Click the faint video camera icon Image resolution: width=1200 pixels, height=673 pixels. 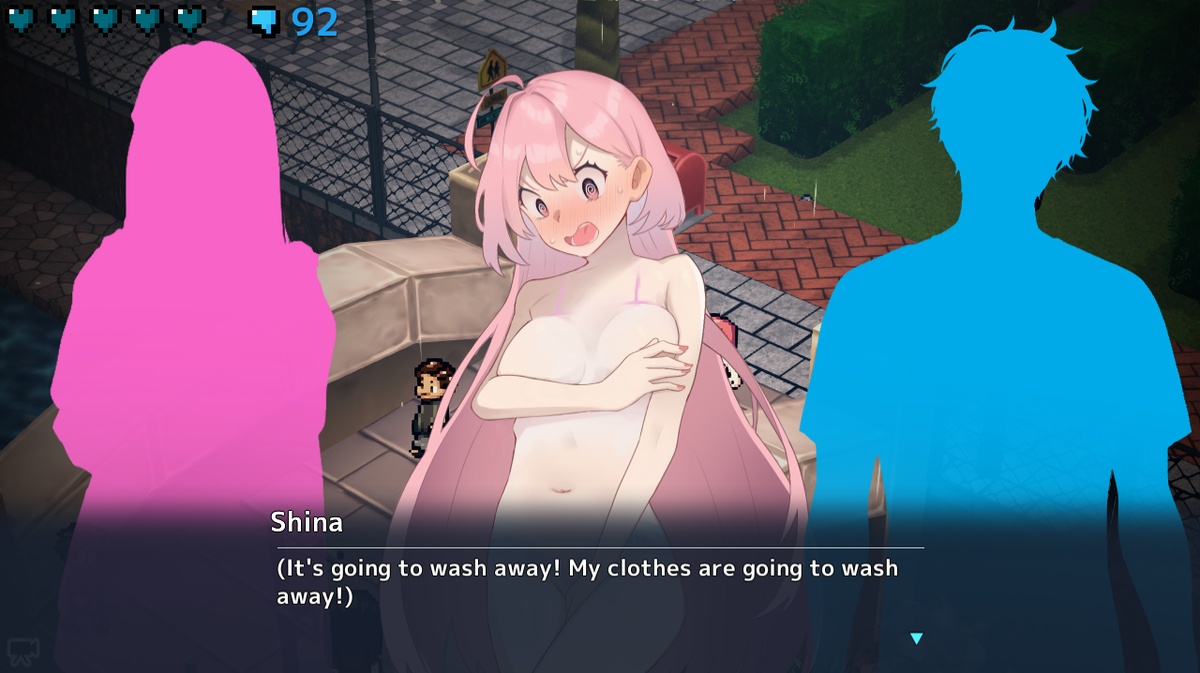(21, 652)
